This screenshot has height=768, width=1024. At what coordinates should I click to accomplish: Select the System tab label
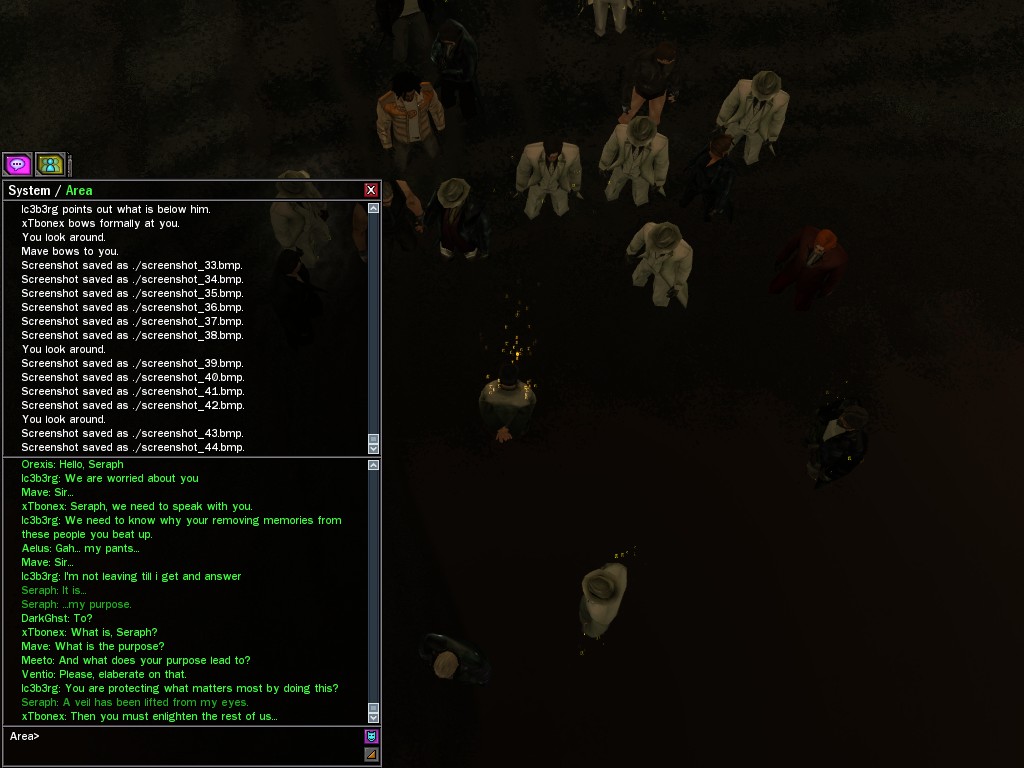pyautogui.click(x=29, y=190)
